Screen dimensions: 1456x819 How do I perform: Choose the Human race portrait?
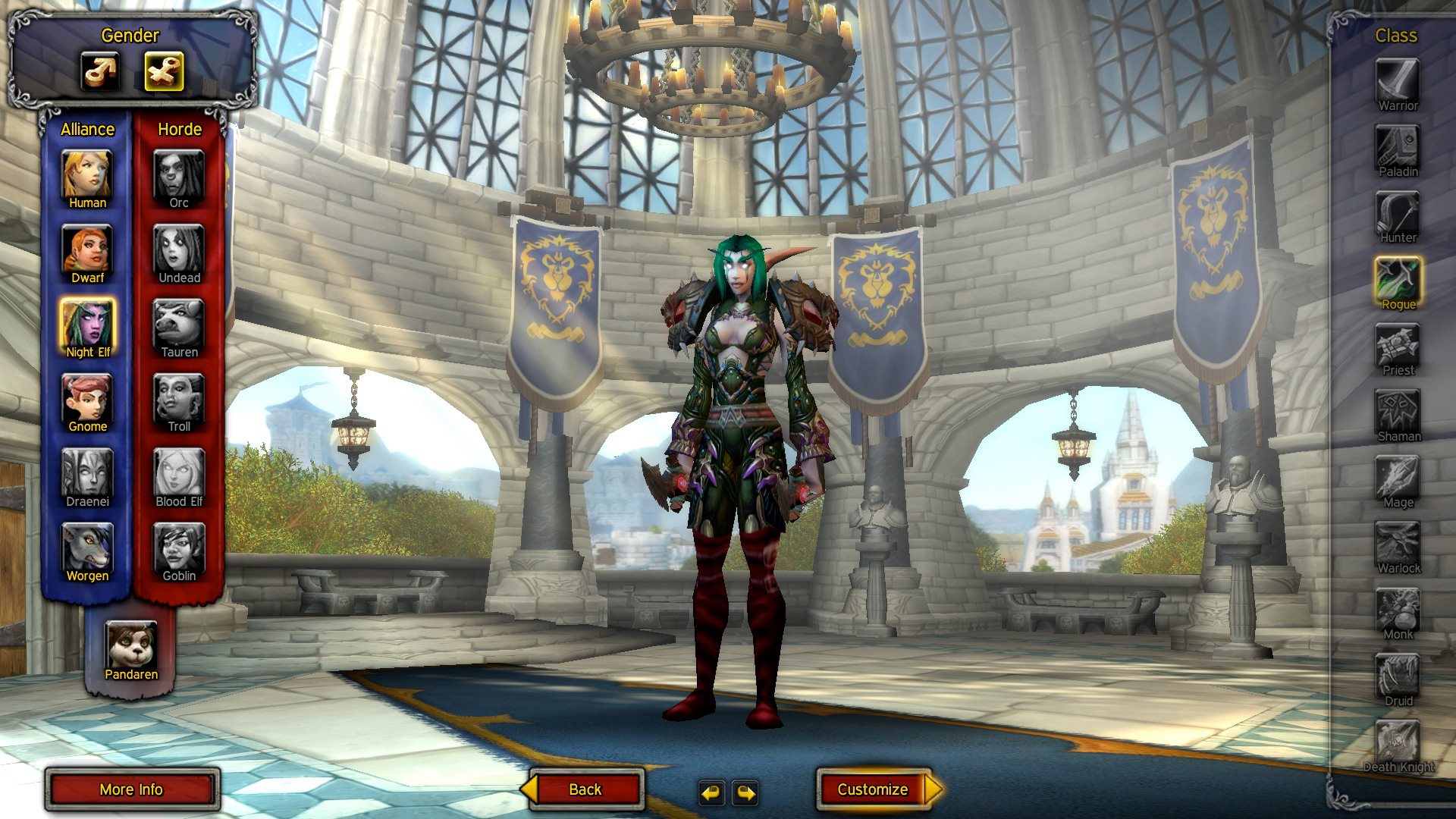tap(87, 174)
